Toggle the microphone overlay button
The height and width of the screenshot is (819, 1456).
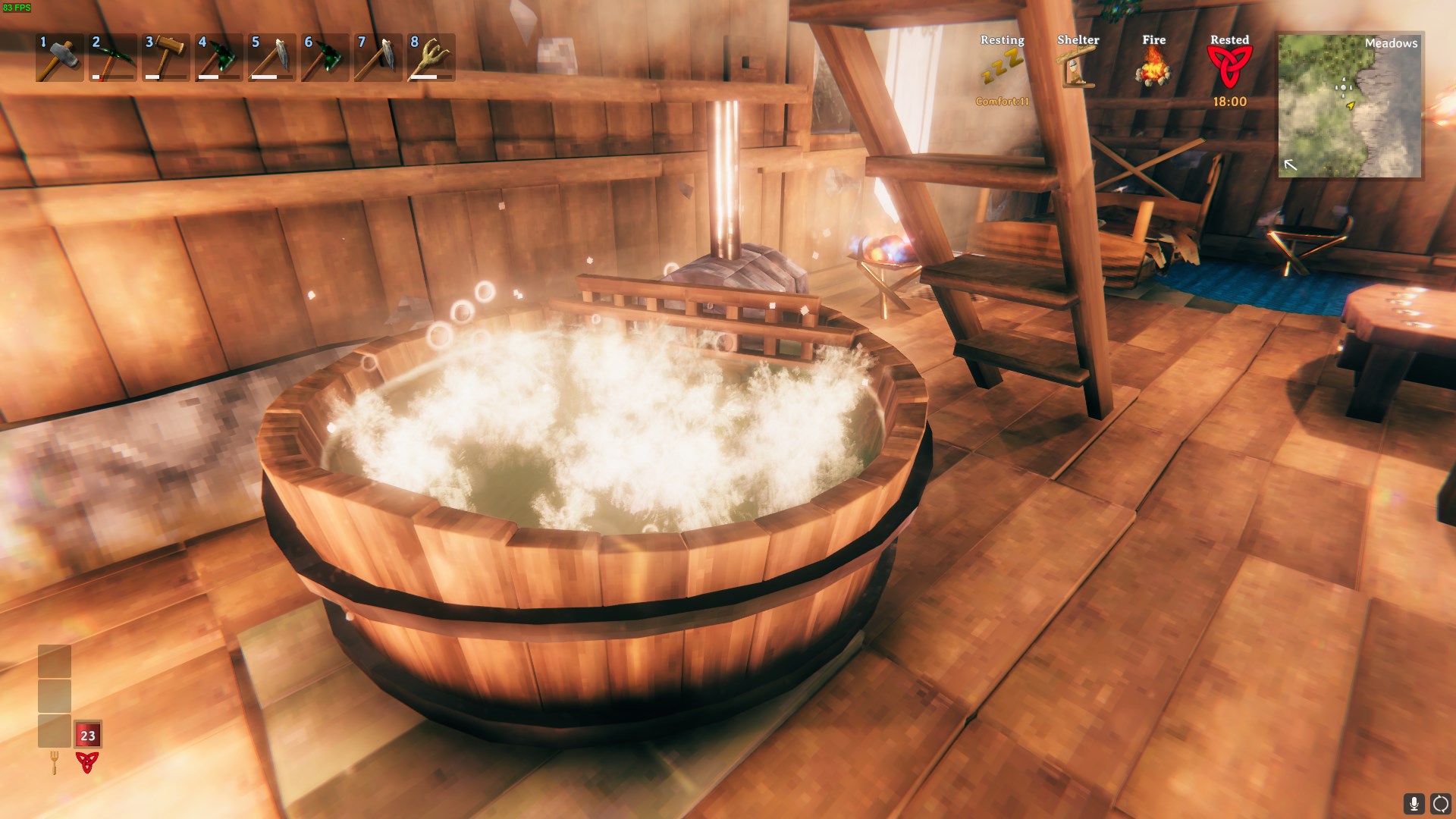click(x=1414, y=803)
